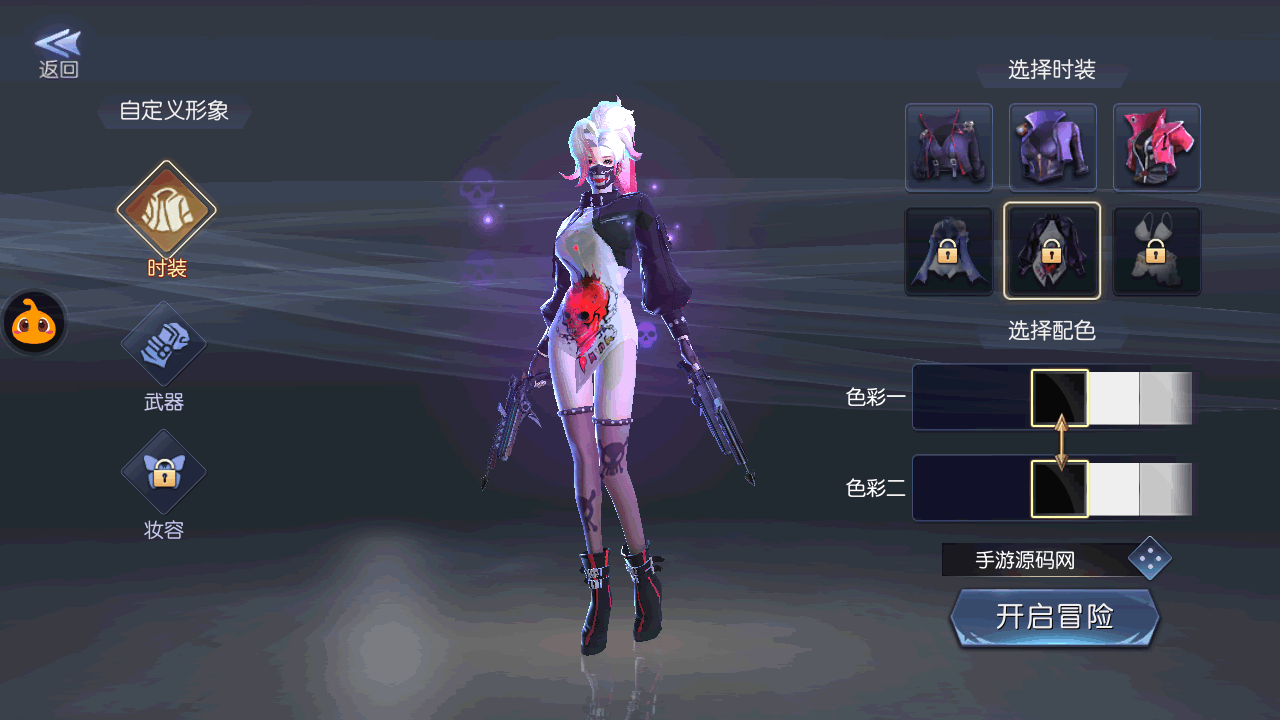The width and height of the screenshot is (1280, 720).
Task: Select the purple hooded jacket outfit
Action: (x=1052, y=147)
